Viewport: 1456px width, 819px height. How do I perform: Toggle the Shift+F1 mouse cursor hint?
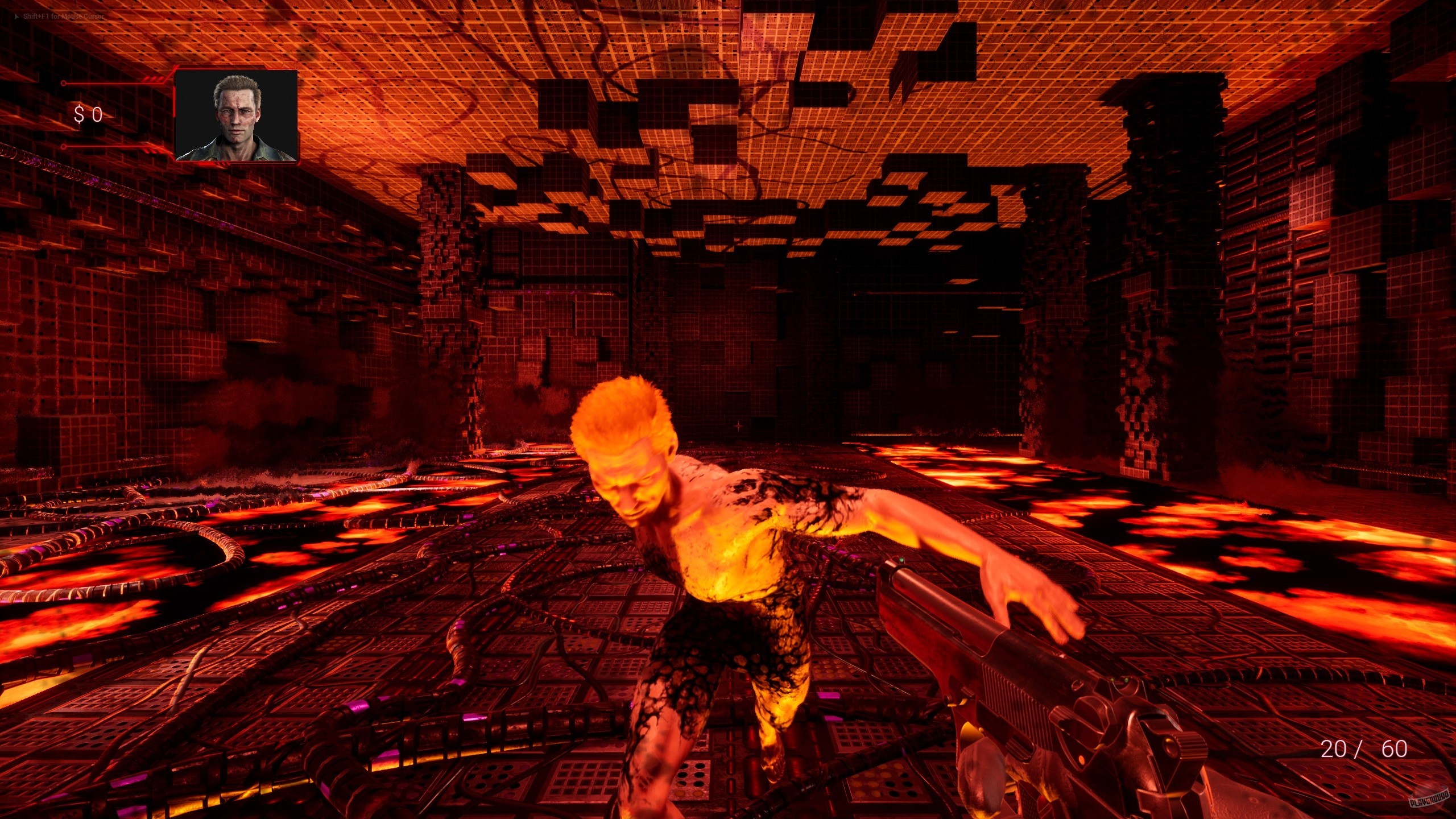[63, 17]
